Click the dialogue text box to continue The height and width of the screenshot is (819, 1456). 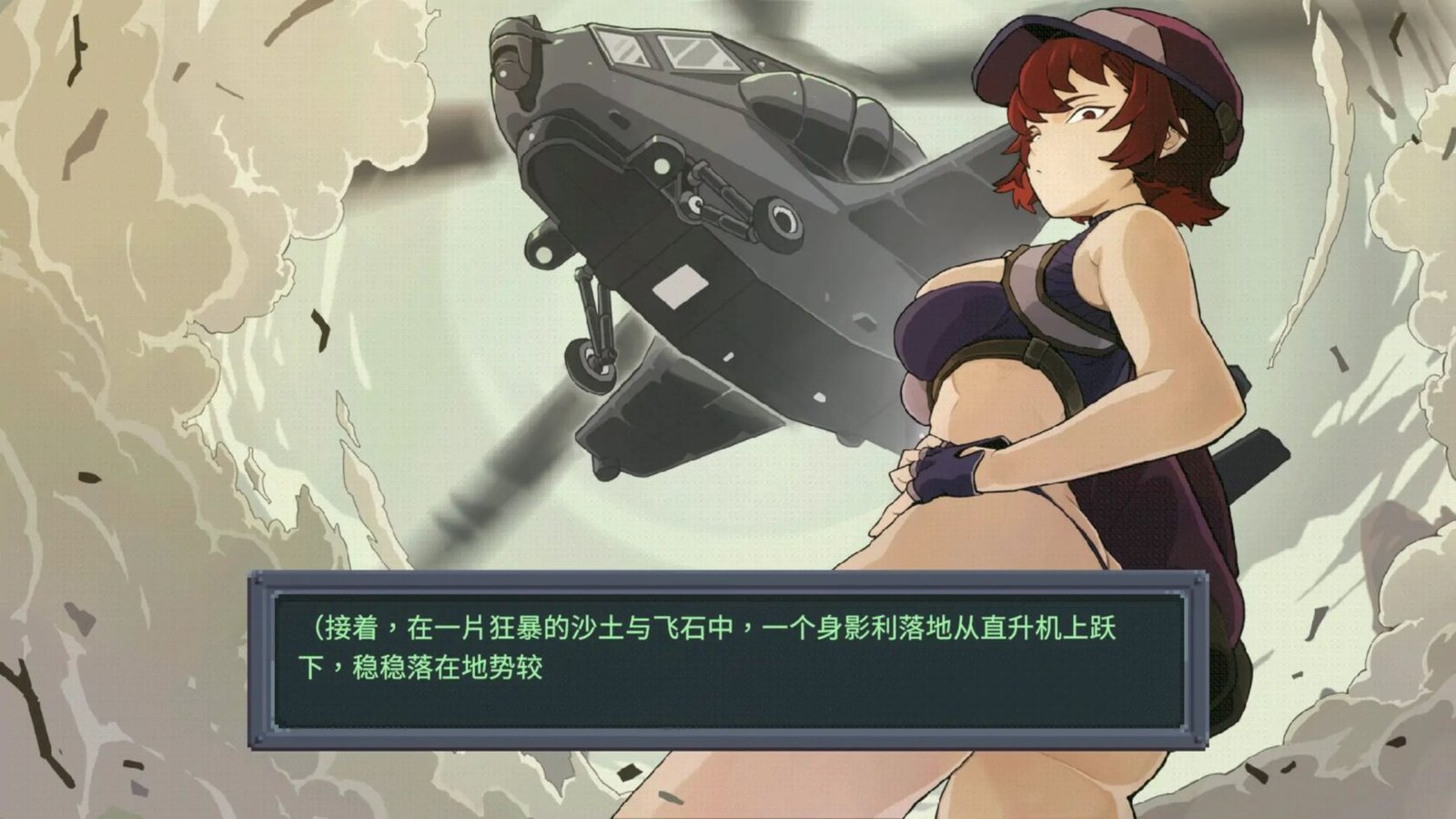[x=728, y=660]
